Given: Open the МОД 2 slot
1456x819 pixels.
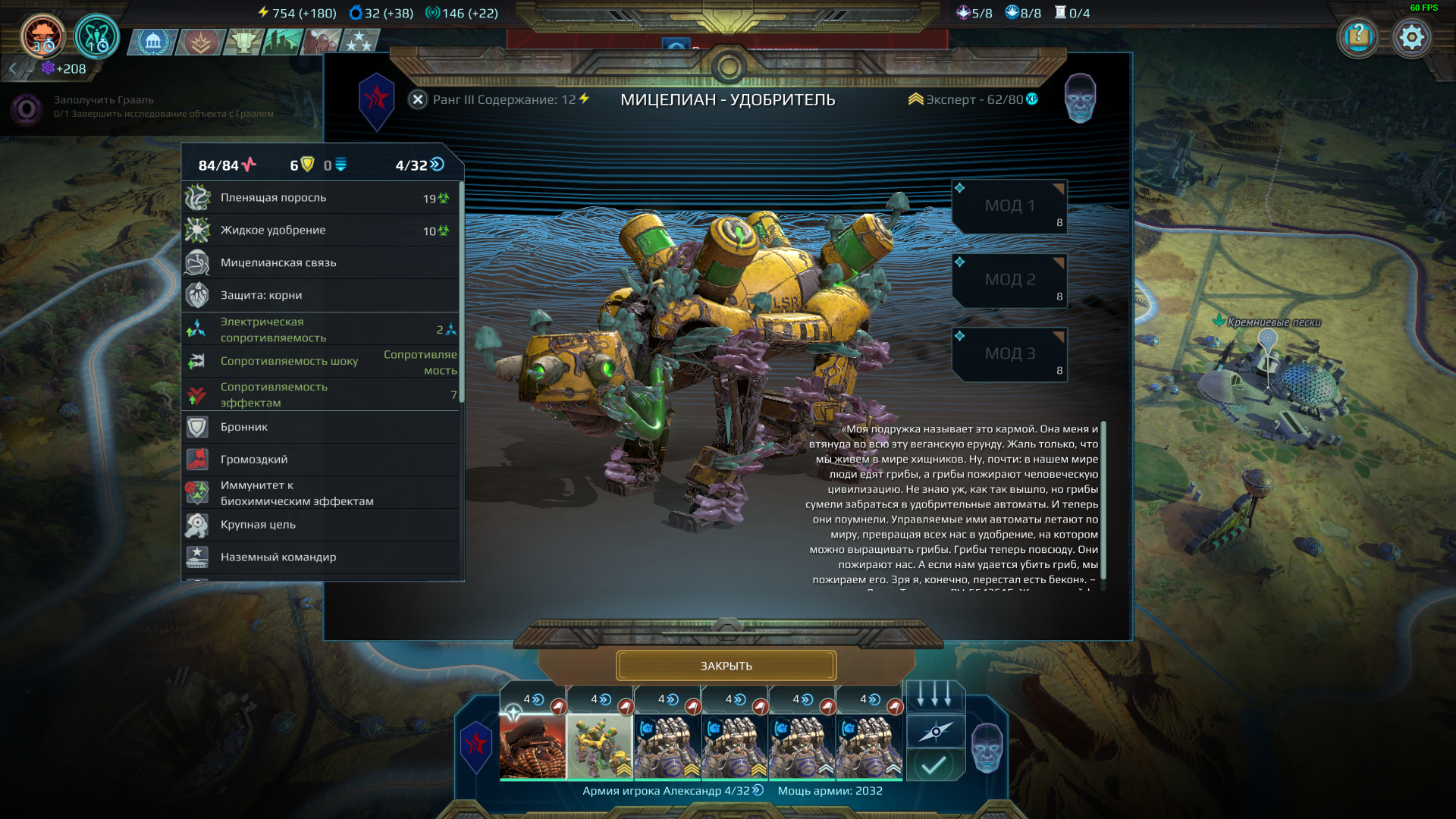Looking at the screenshot, I should (1009, 280).
